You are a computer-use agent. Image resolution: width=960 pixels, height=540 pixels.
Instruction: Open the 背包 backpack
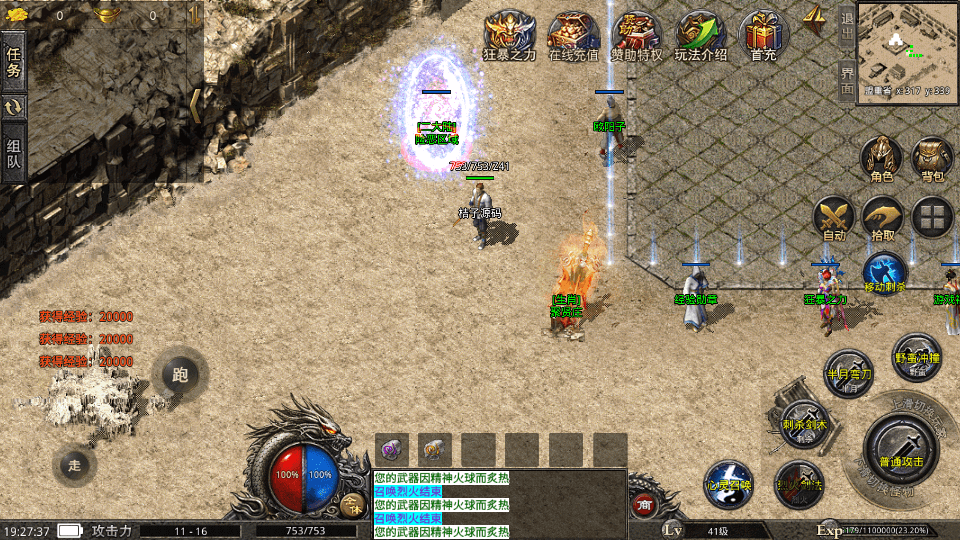click(x=932, y=160)
